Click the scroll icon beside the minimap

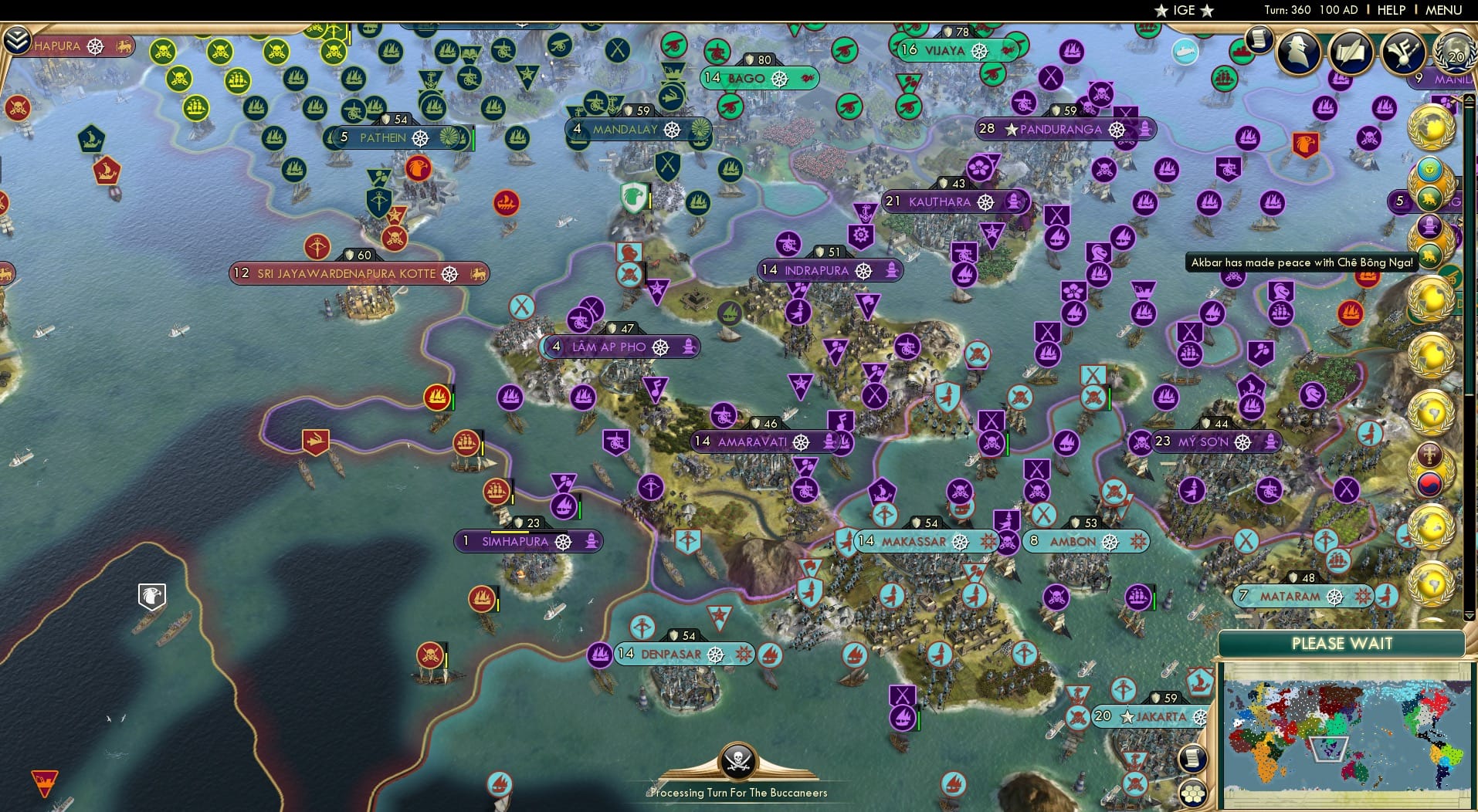tap(1192, 758)
